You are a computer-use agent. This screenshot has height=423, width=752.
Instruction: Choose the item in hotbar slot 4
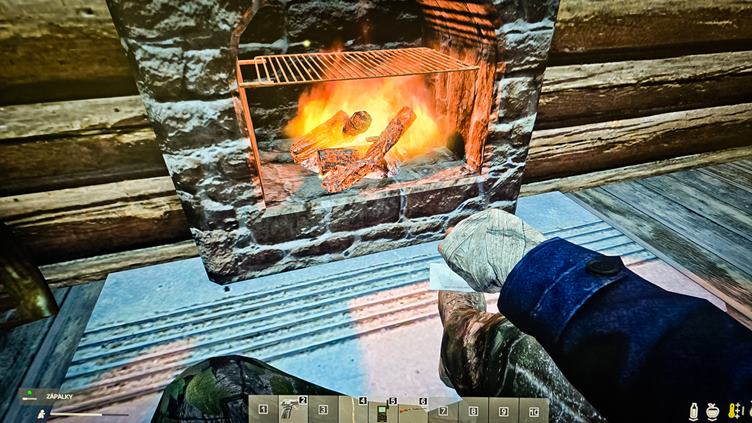354,410
